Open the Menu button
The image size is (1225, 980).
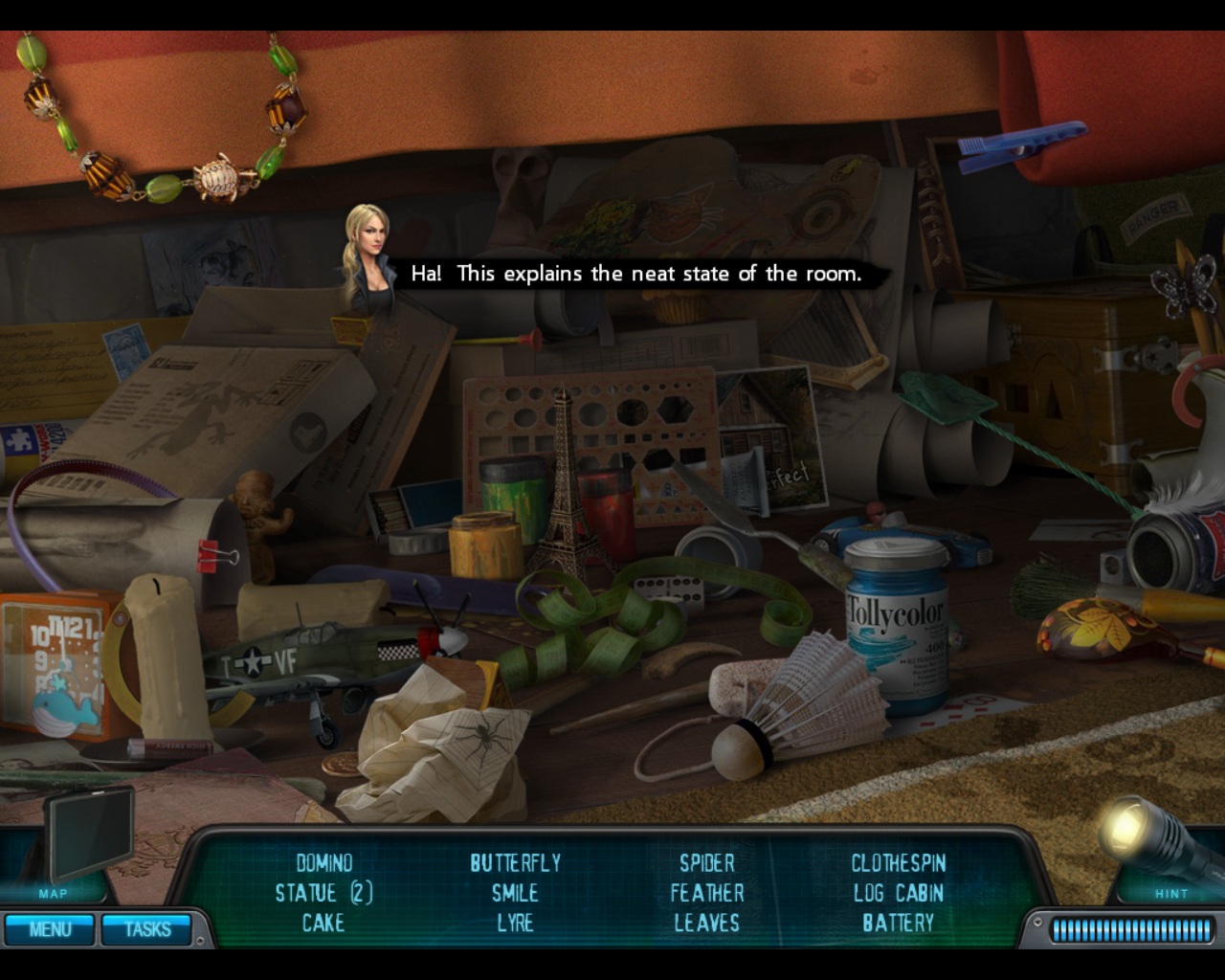tap(50, 929)
